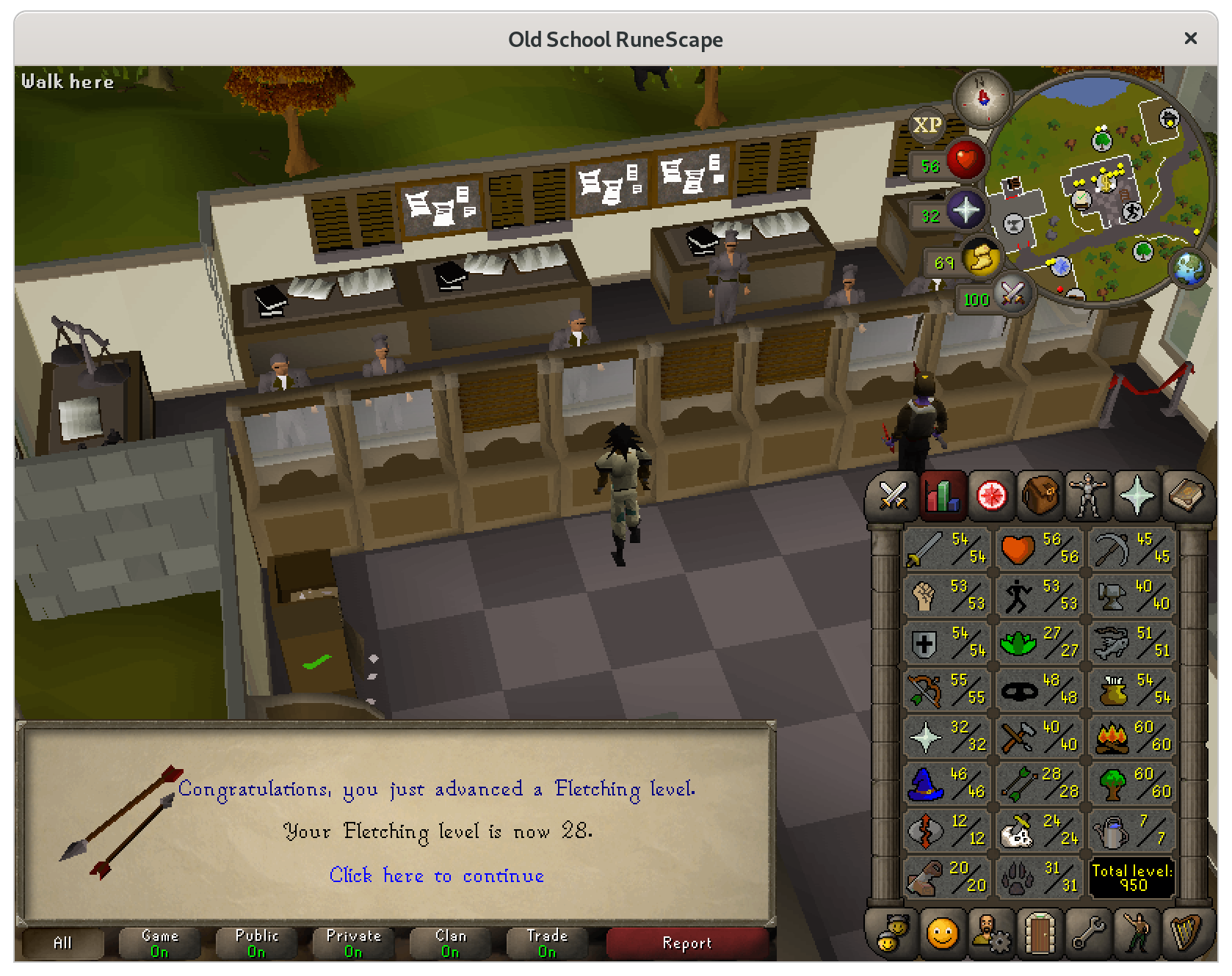The width and height of the screenshot is (1232, 976).
Task: Open the world map globe
Action: pyautogui.click(x=1189, y=267)
